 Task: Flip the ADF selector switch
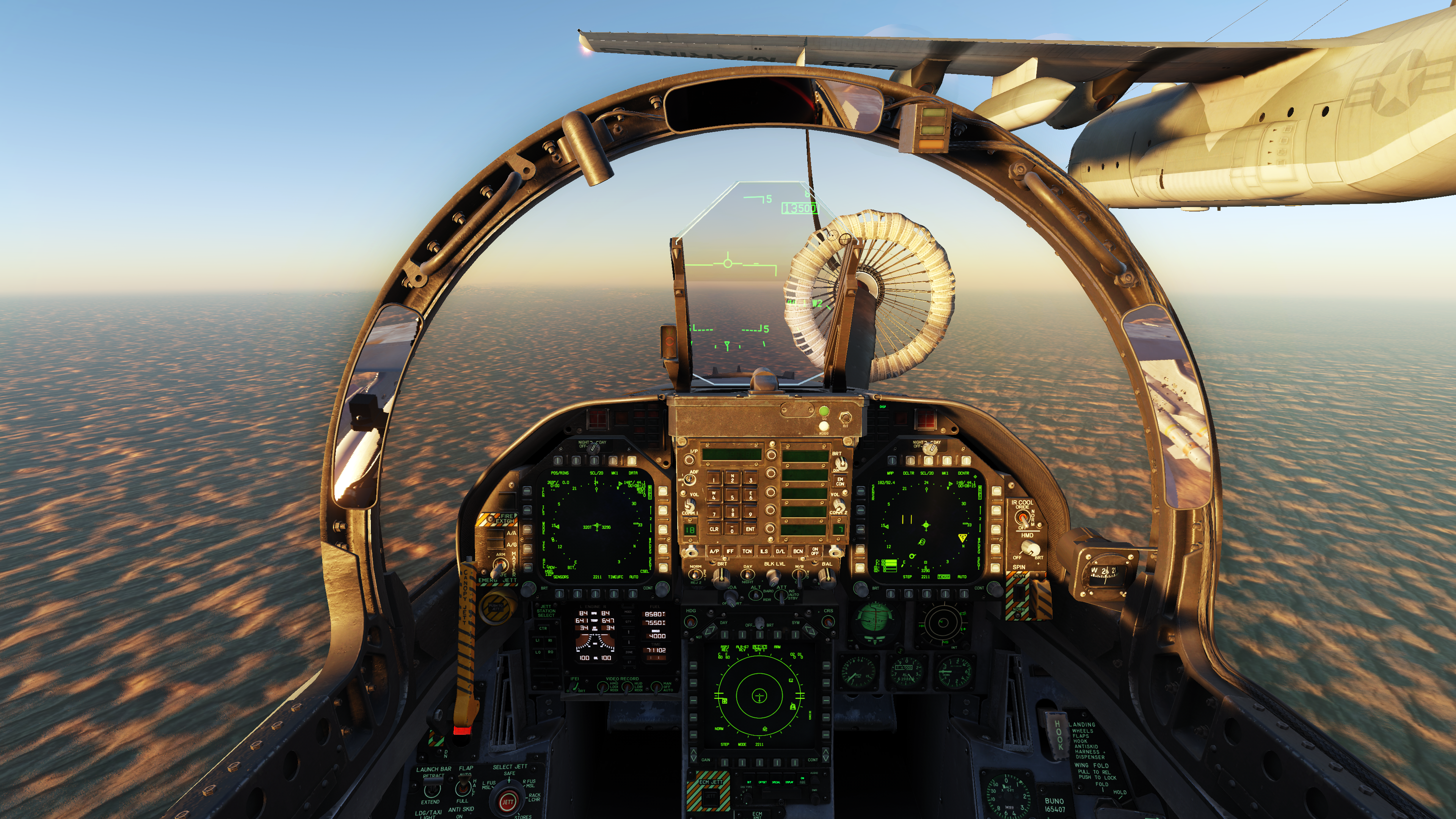(x=690, y=479)
